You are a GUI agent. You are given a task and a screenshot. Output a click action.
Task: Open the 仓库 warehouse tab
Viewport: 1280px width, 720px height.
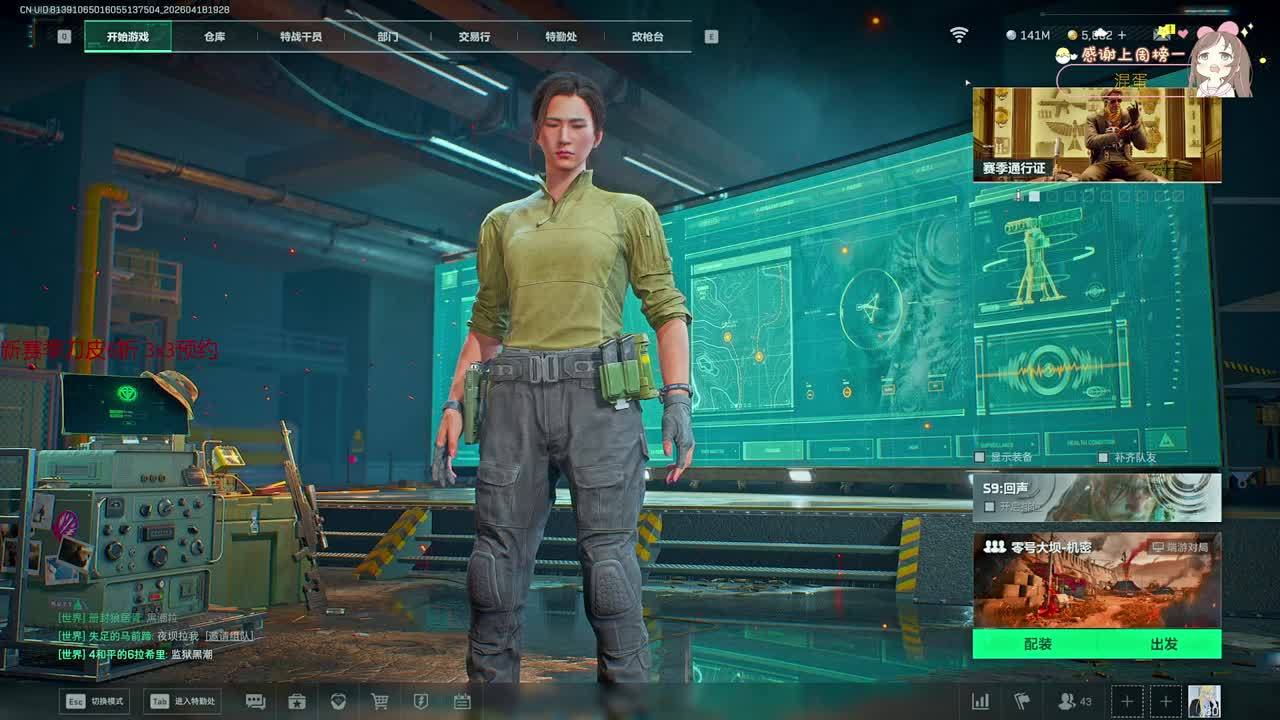pos(214,37)
